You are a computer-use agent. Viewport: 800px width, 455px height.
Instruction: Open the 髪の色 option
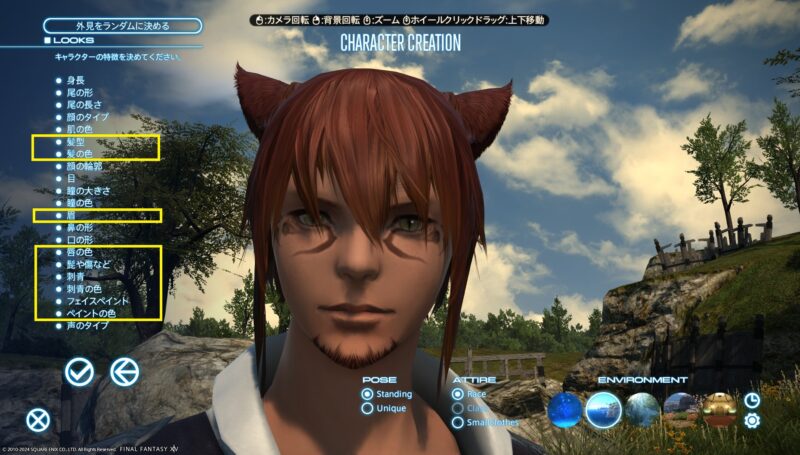pos(78,154)
